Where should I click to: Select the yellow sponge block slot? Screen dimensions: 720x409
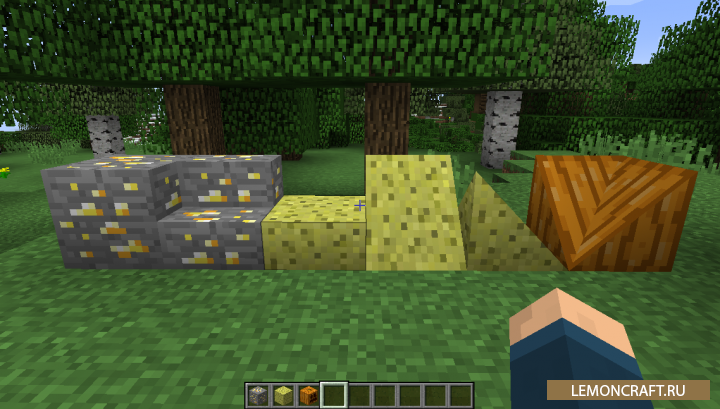[283, 395]
